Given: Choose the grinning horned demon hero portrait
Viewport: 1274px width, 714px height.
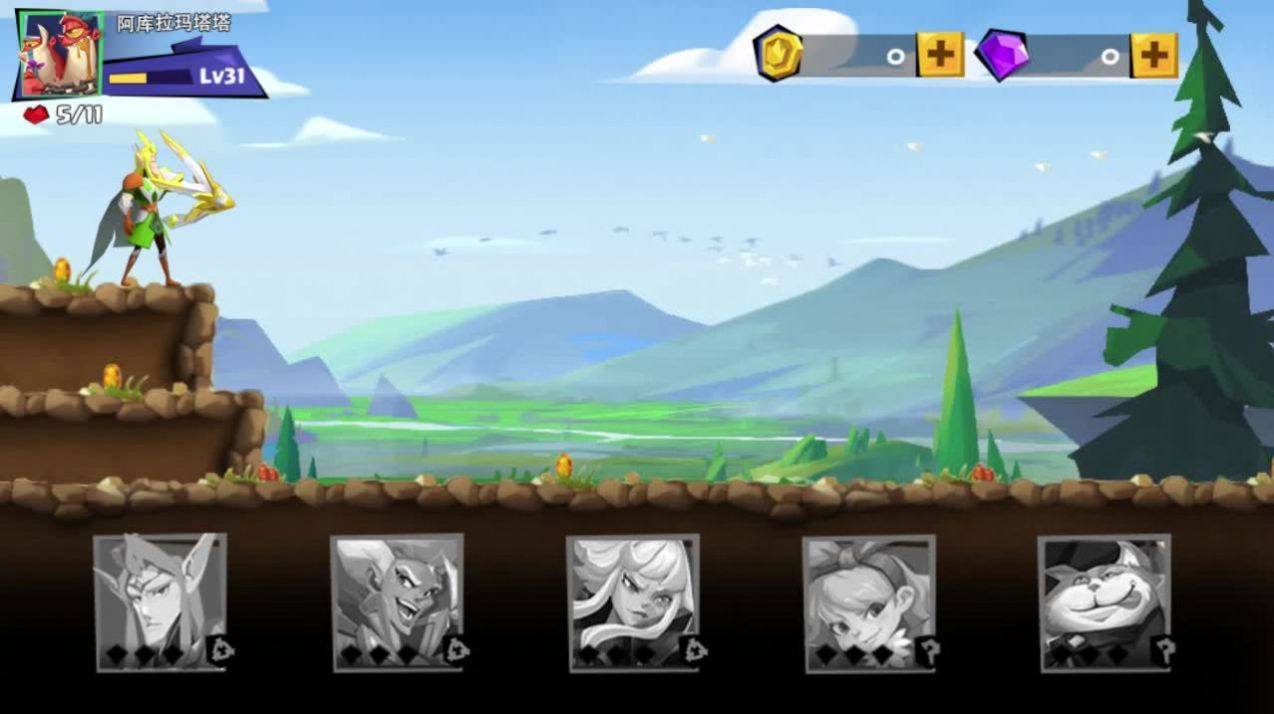Looking at the screenshot, I should tap(397, 601).
